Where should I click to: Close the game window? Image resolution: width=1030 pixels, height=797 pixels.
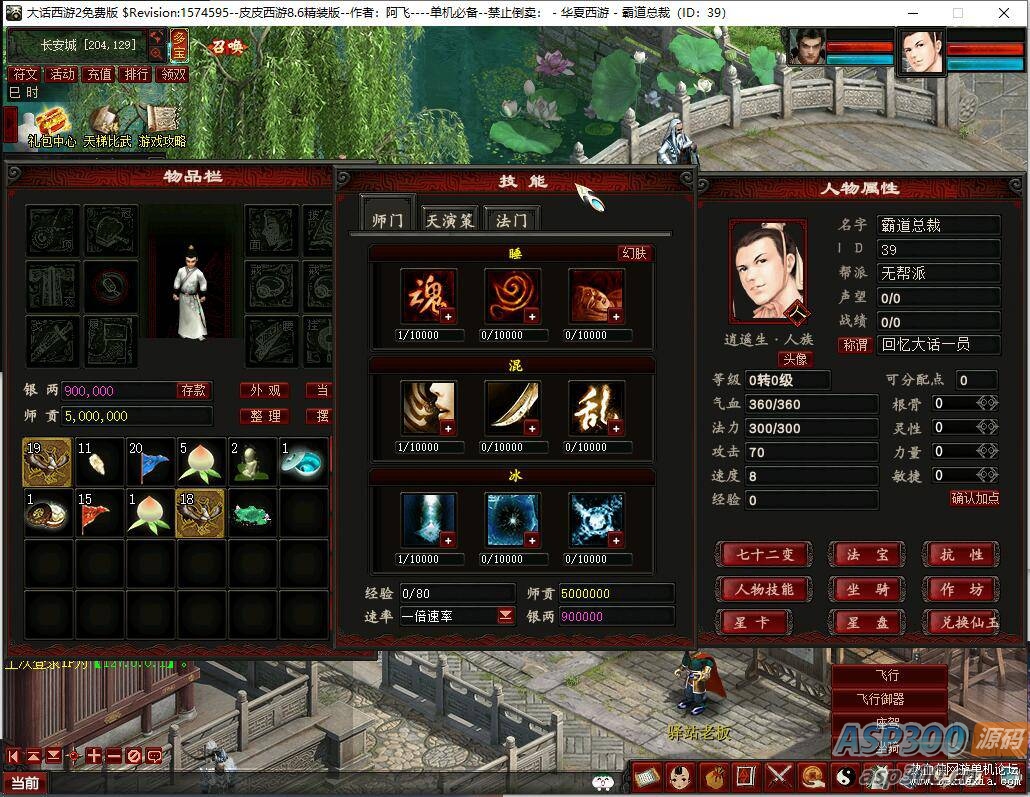tap(1002, 13)
